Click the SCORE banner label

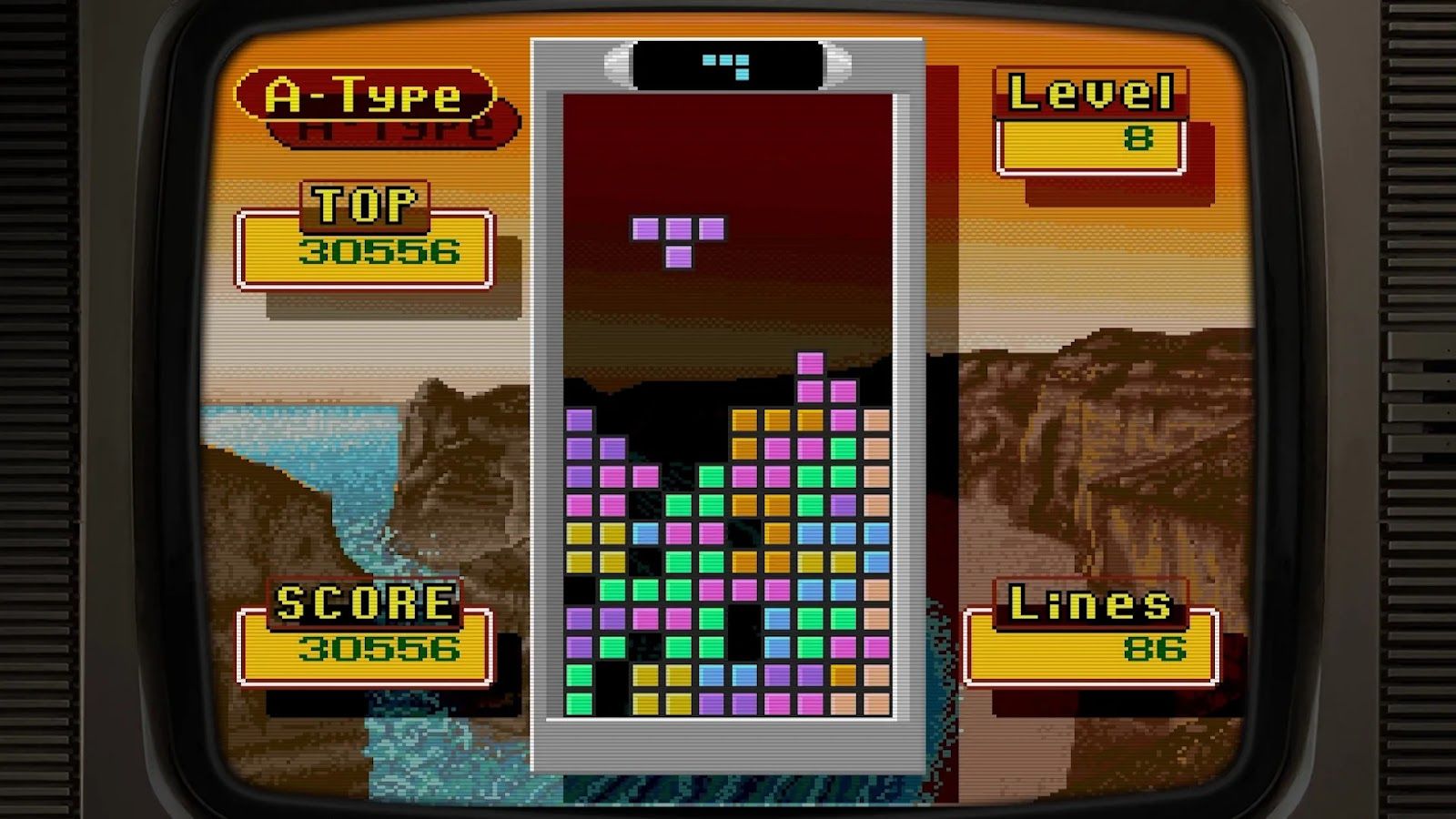[x=364, y=601]
